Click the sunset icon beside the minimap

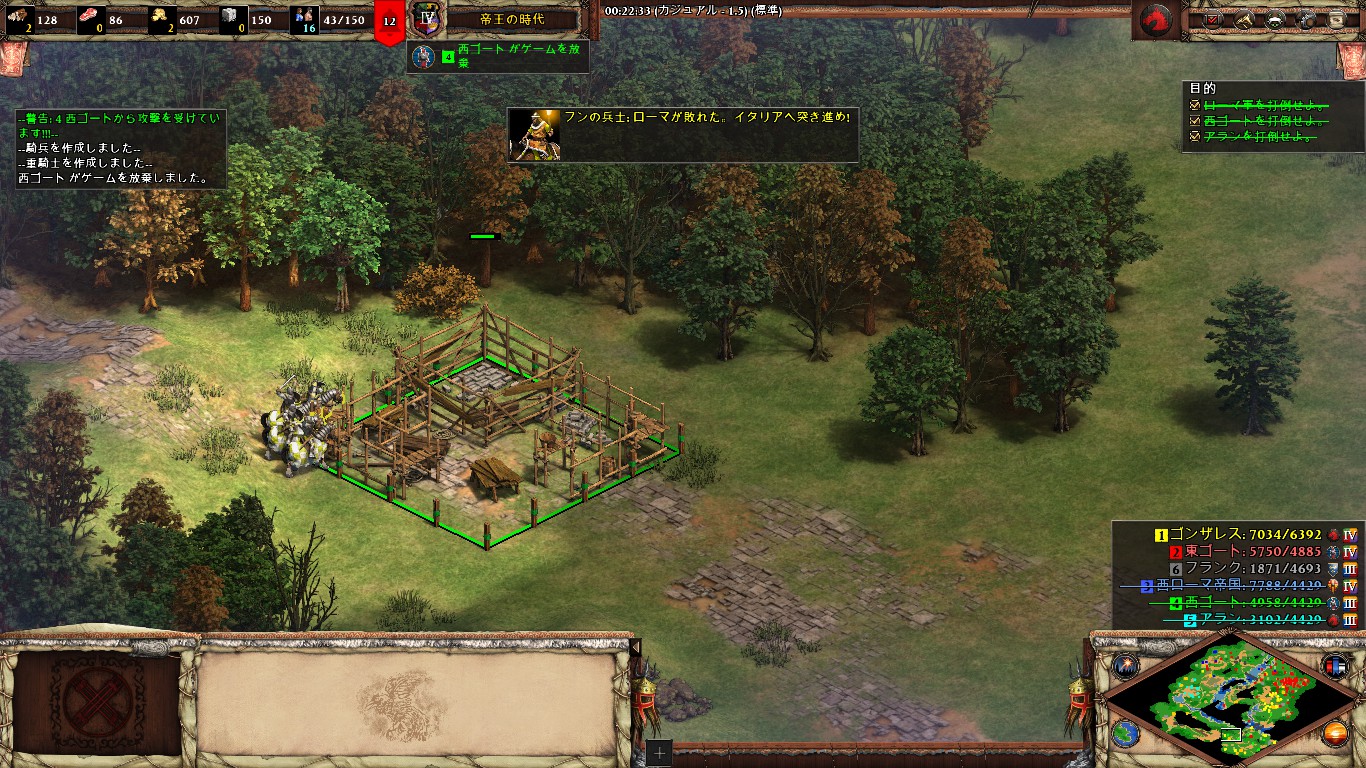tap(1336, 733)
